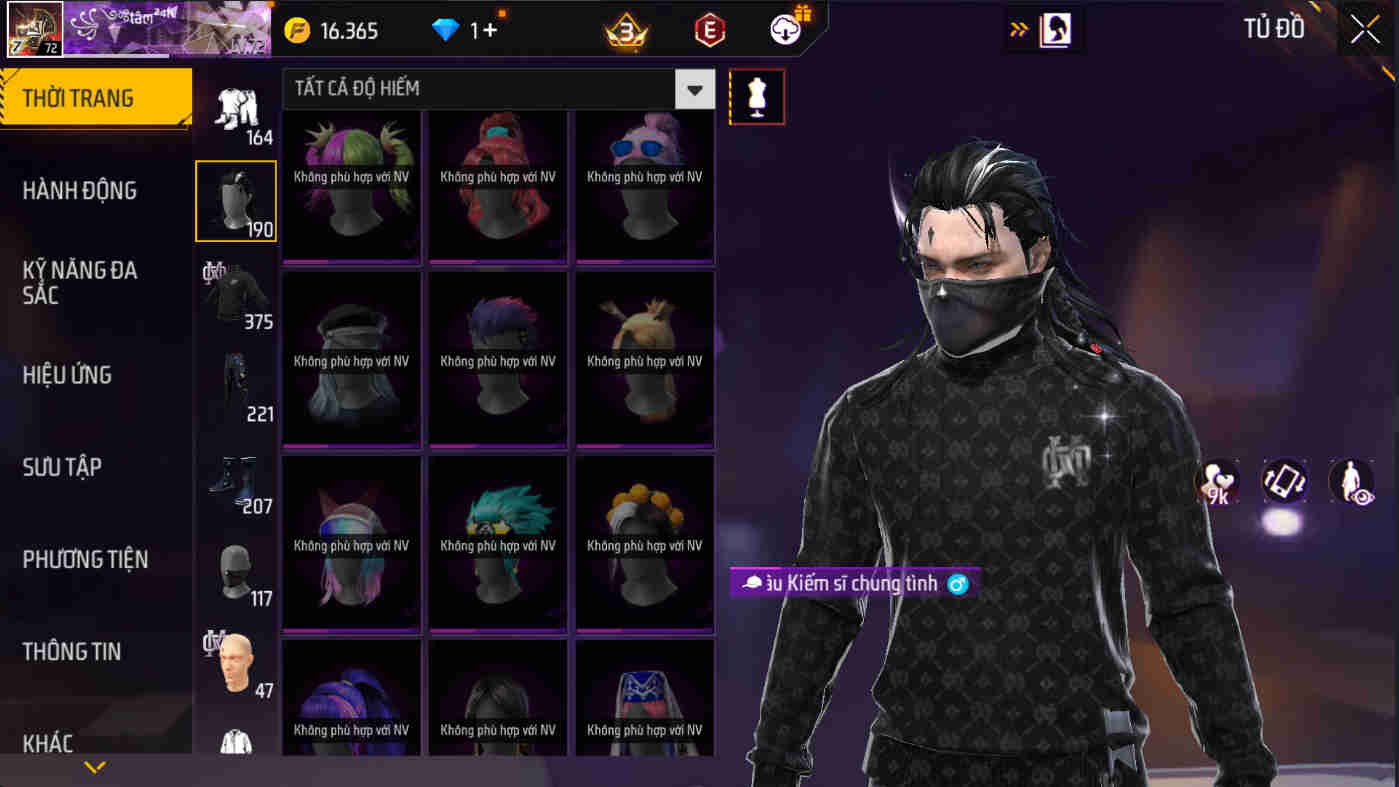Switch to the HÀNH ĐỘNG tab
This screenshot has width=1399, height=787.
(81, 190)
